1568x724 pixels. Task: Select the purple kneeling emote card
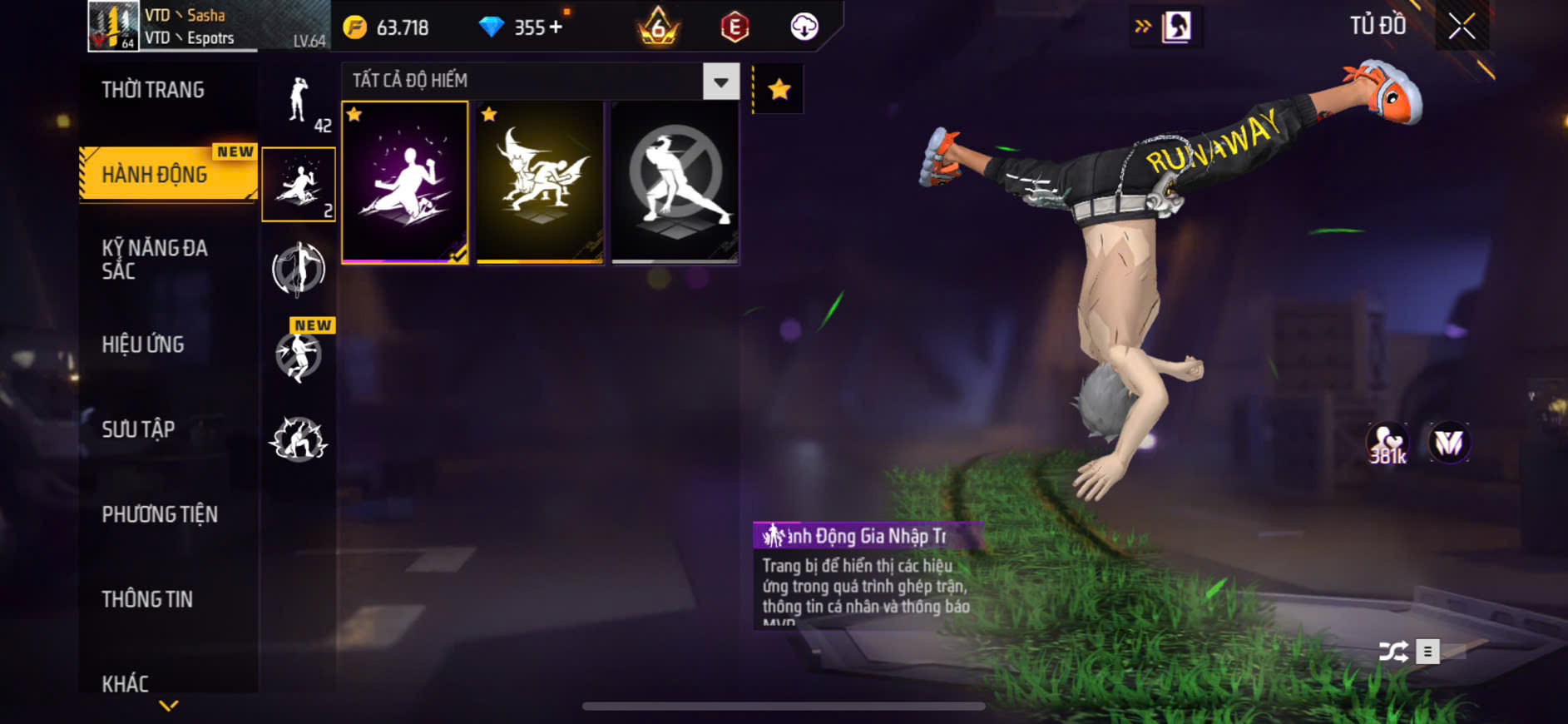[405, 182]
